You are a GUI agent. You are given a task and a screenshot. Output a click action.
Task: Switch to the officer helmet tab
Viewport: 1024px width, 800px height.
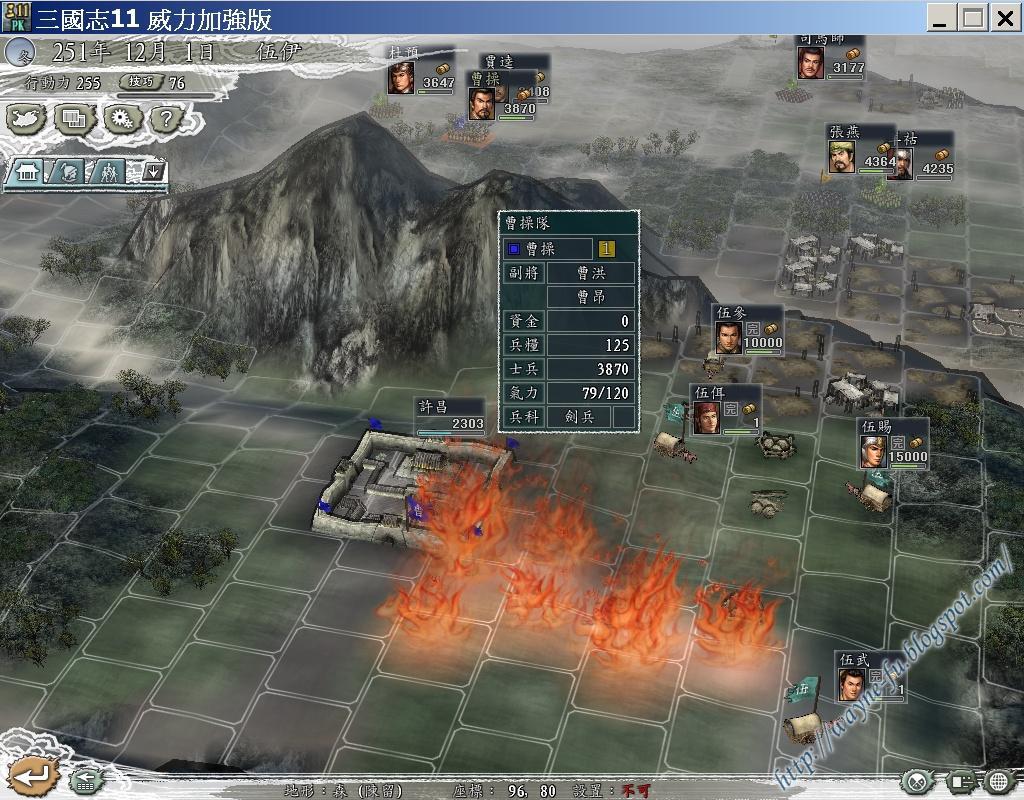67,172
